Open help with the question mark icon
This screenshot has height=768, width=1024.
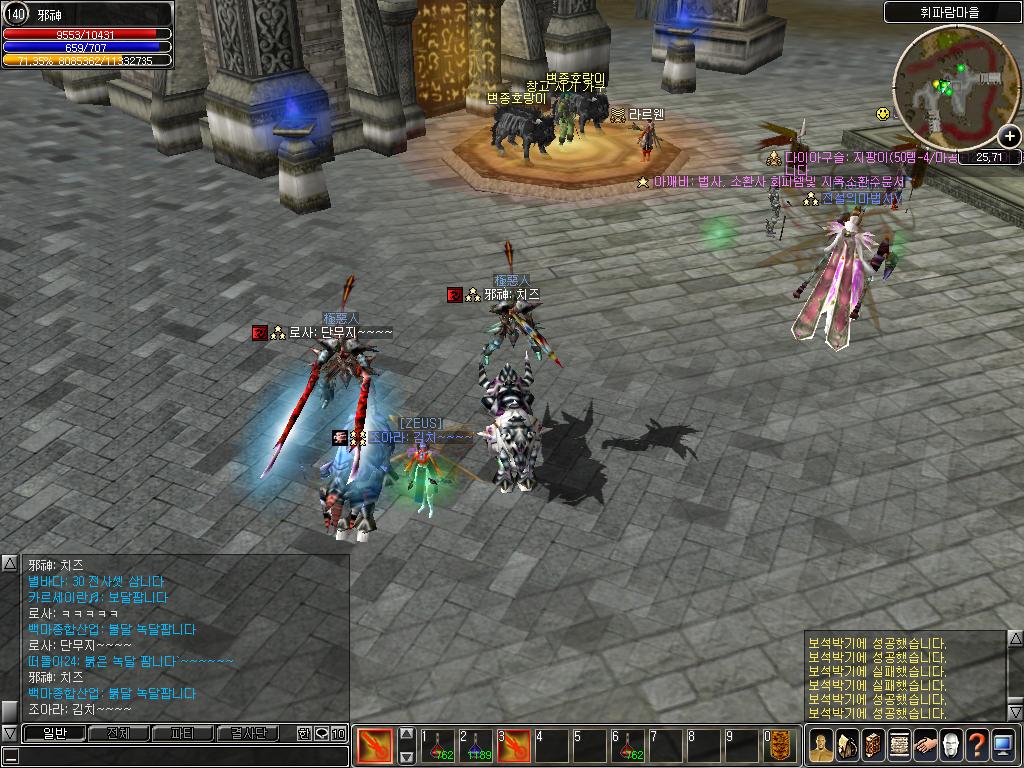977,746
